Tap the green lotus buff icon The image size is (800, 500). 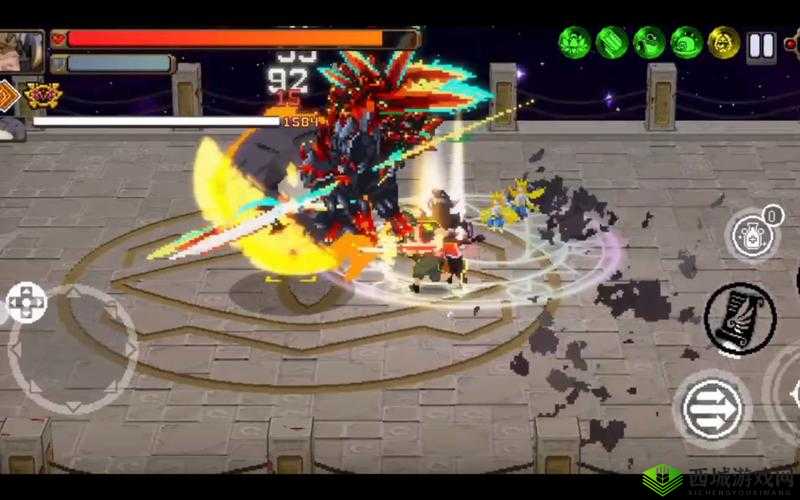pos(574,42)
